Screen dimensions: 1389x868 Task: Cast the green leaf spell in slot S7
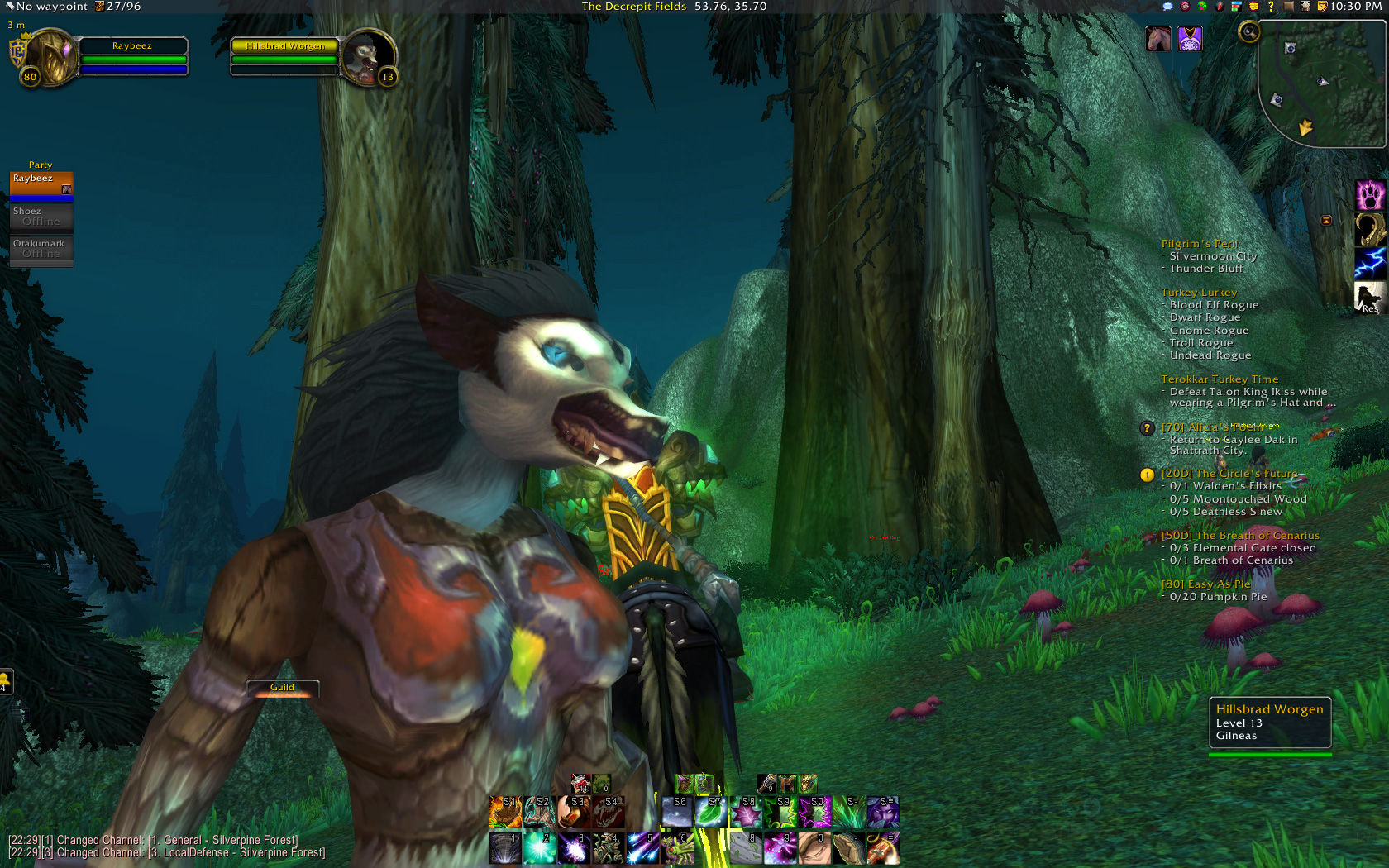click(x=711, y=813)
